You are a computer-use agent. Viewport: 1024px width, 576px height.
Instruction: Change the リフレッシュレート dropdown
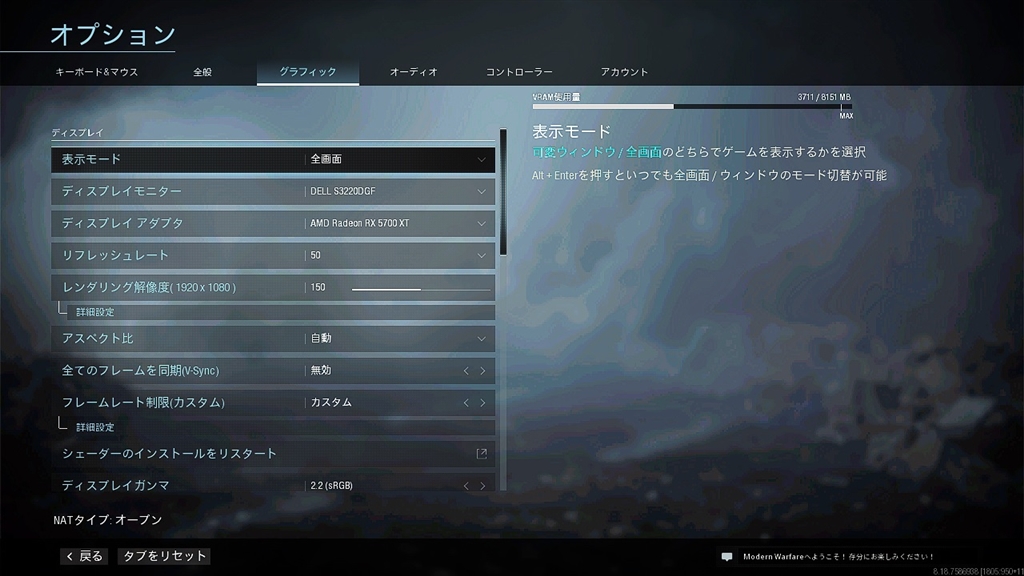pos(398,255)
